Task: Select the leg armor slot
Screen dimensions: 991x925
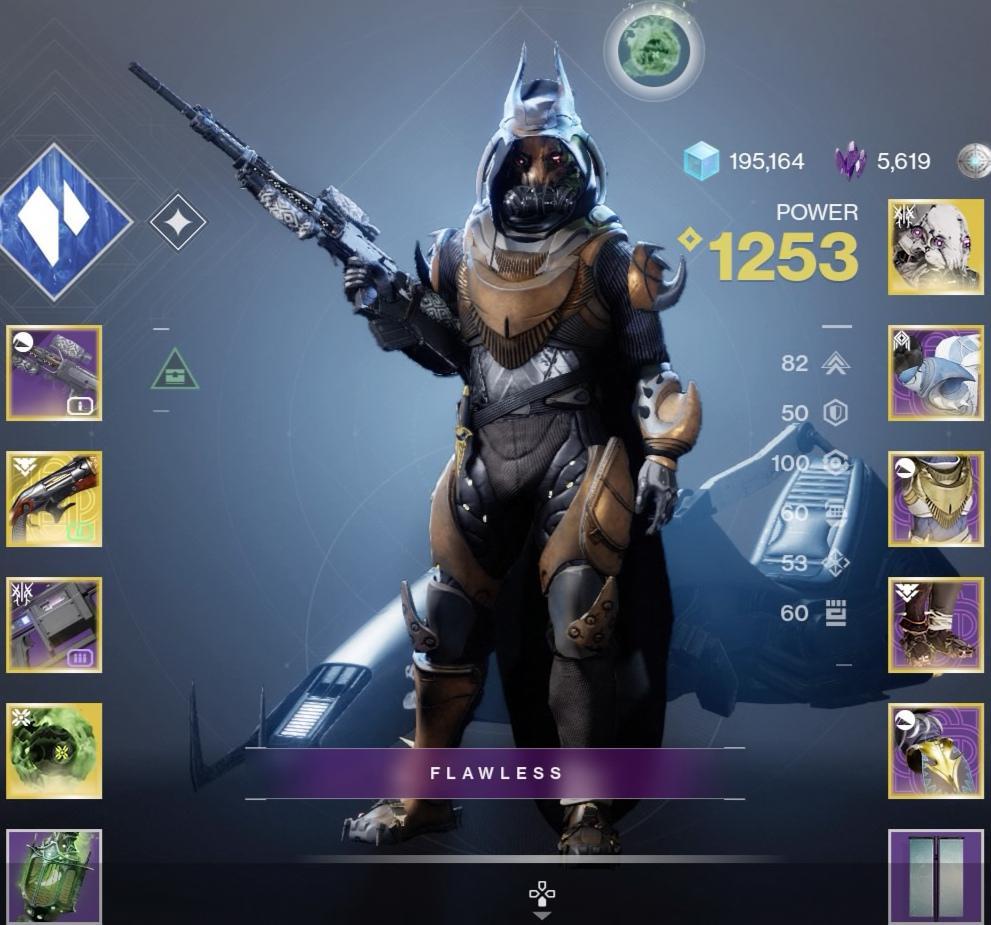Action: click(936, 625)
